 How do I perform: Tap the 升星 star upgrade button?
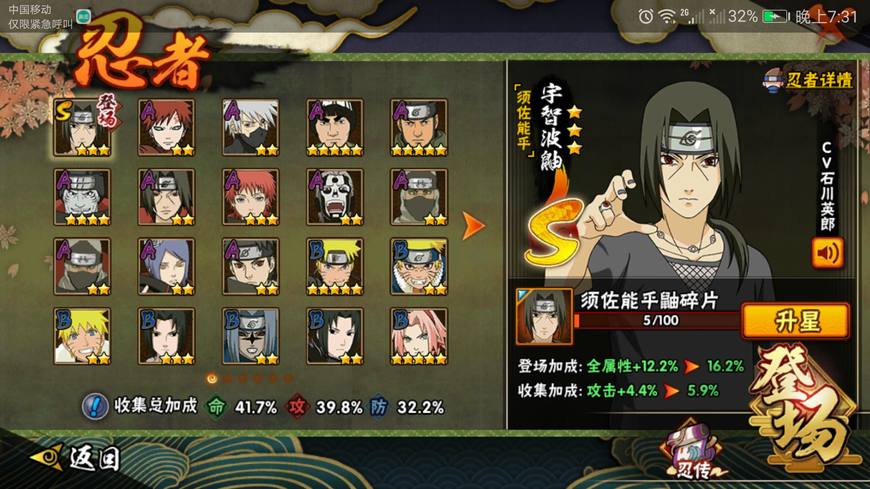point(795,321)
